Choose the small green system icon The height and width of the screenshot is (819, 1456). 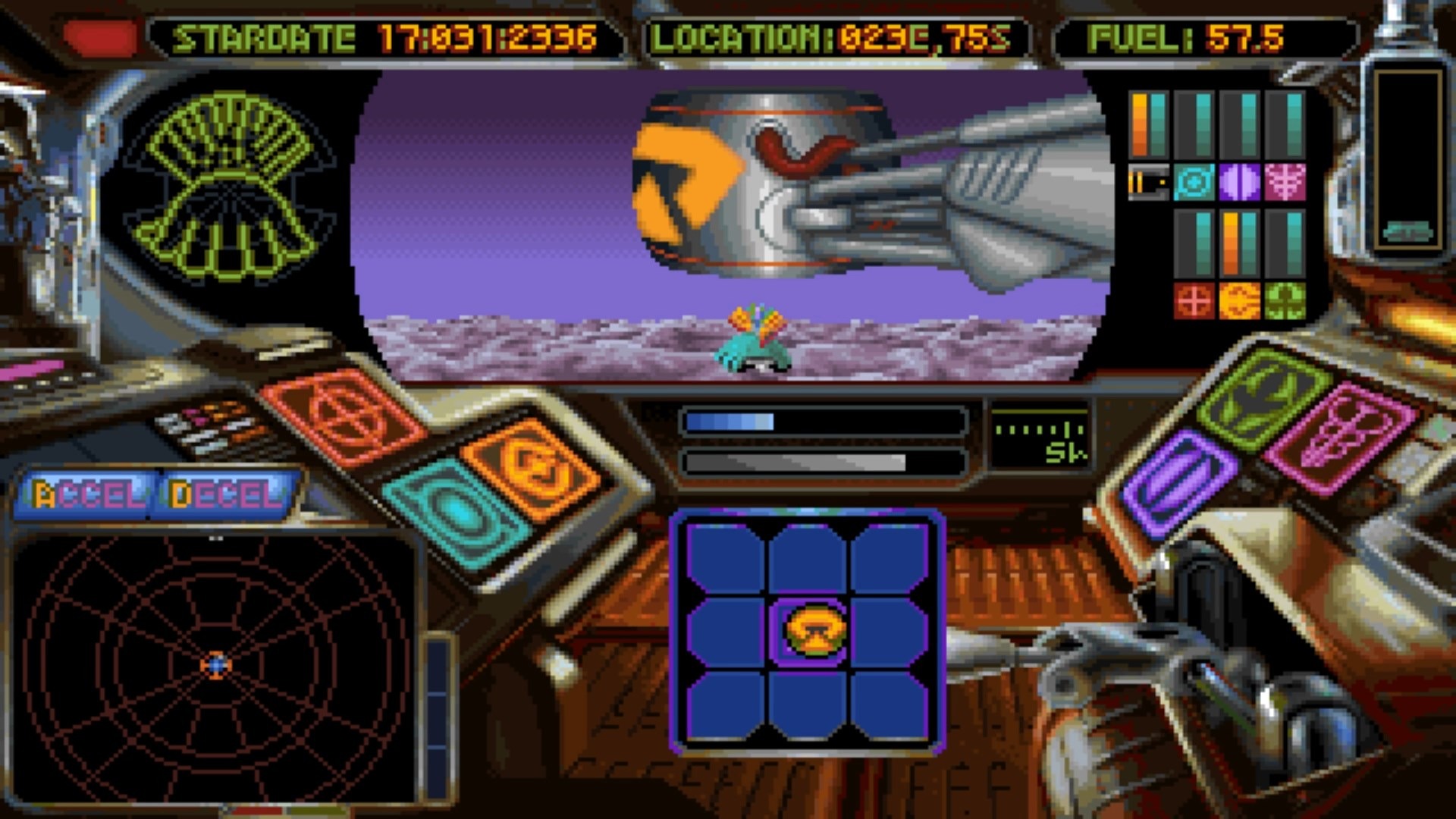point(1285,302)
